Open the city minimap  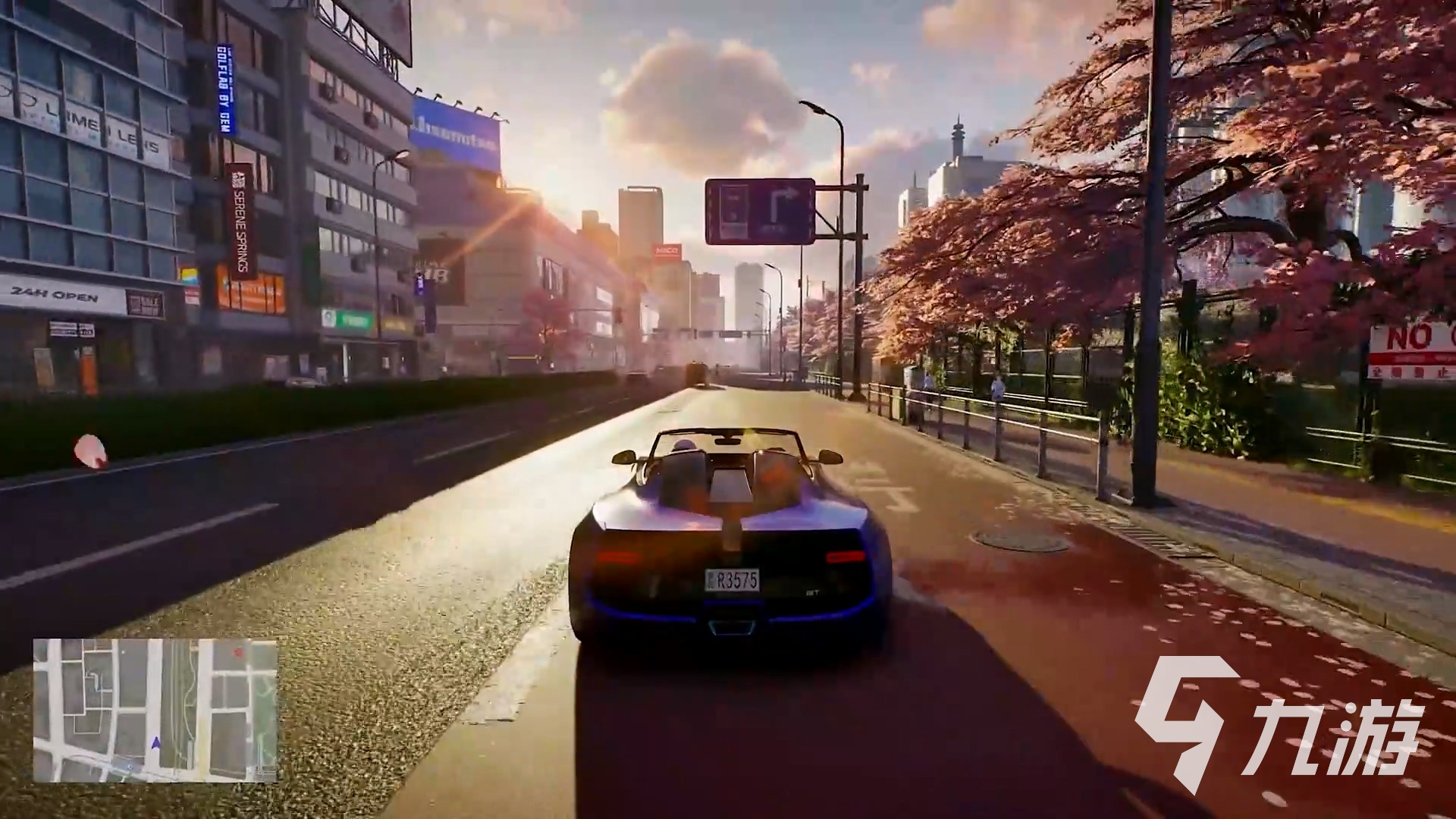(x=155, y=699)
